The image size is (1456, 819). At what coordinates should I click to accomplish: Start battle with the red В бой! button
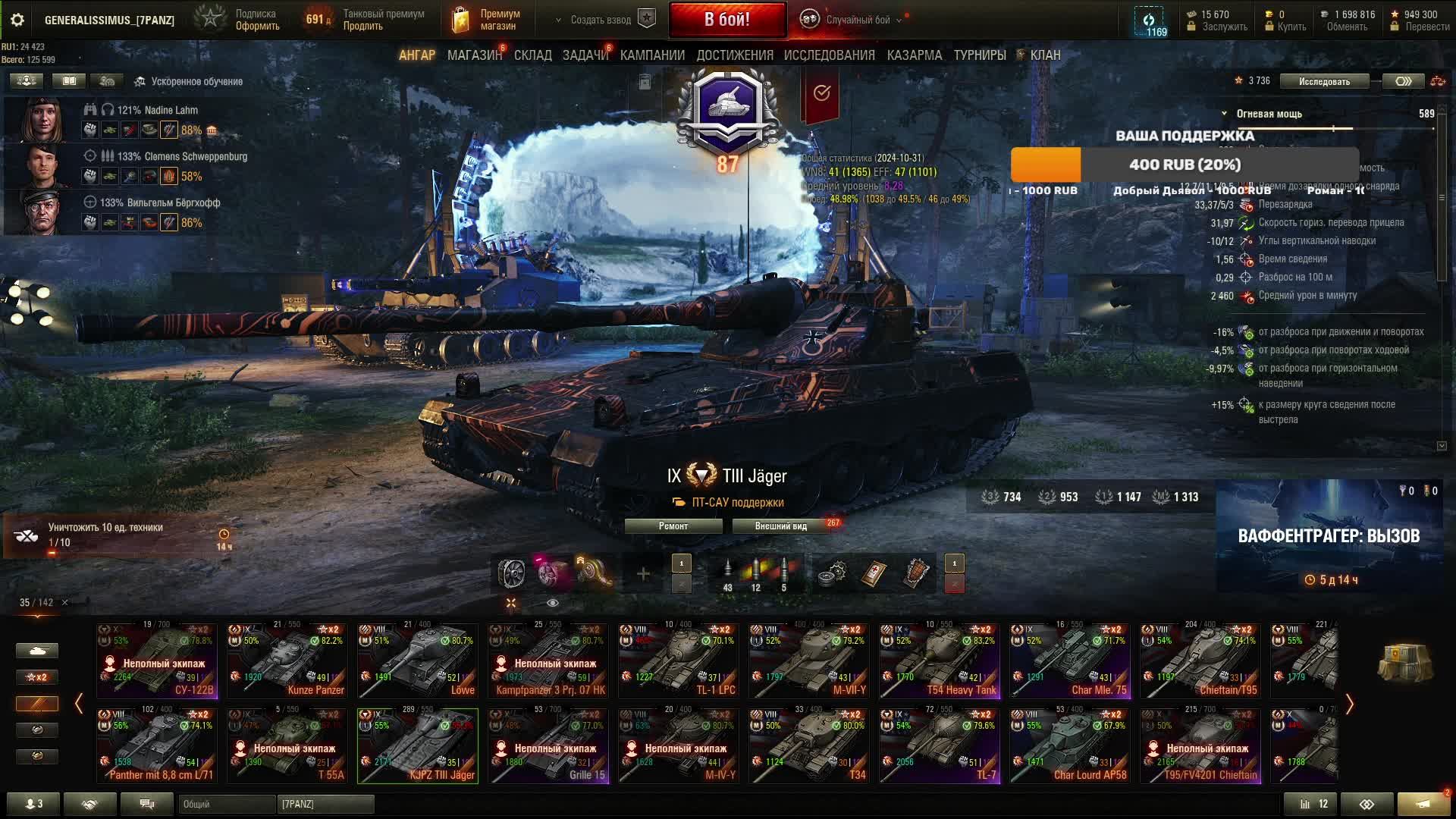(x=726, y=20)
